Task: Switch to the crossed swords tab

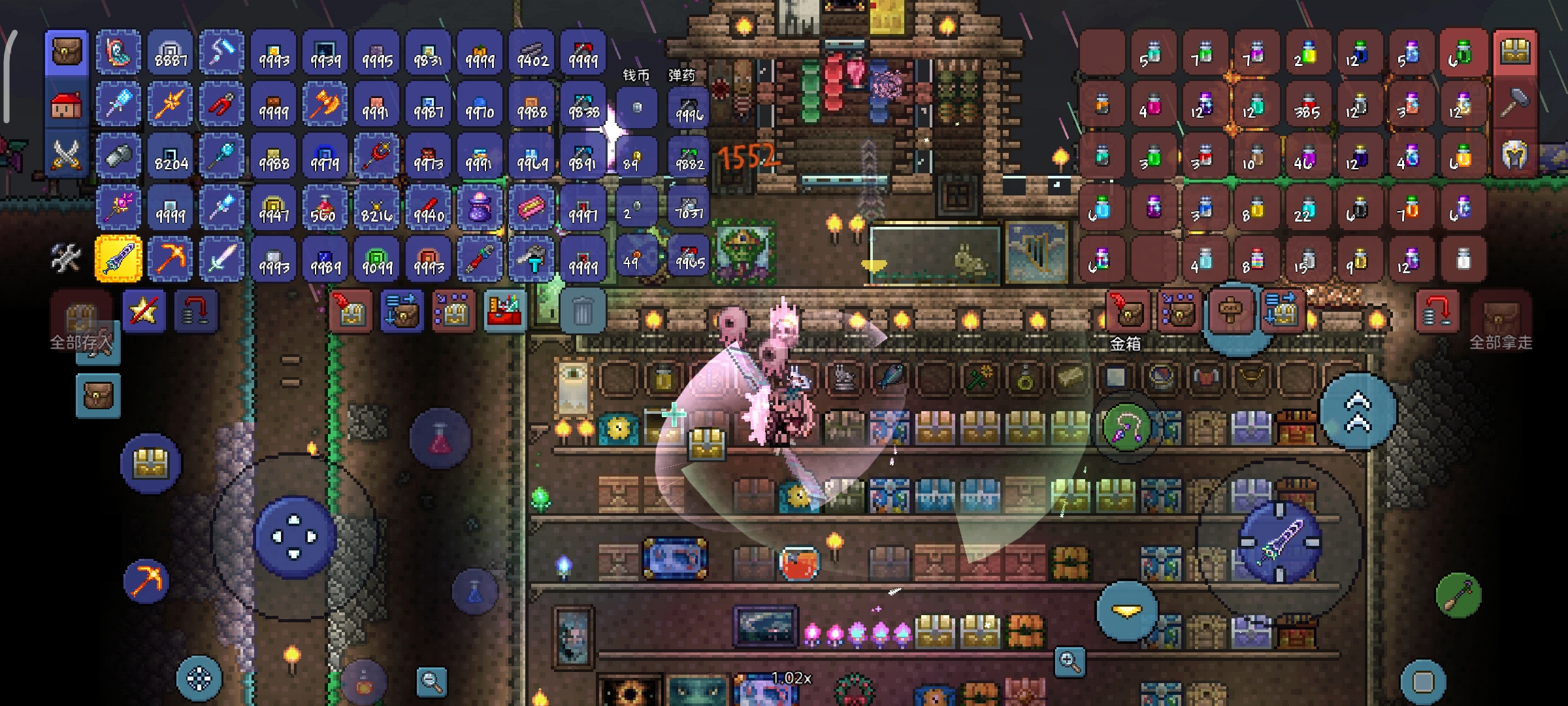Action: [x=66, y=156]
